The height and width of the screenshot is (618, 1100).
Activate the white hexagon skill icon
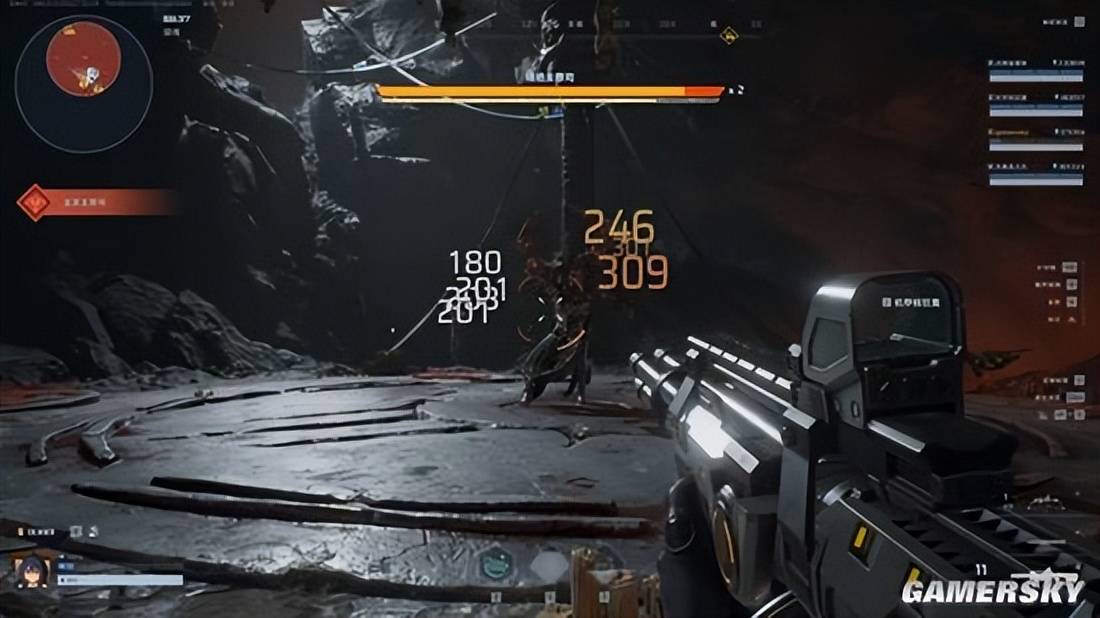pos(546,566)
